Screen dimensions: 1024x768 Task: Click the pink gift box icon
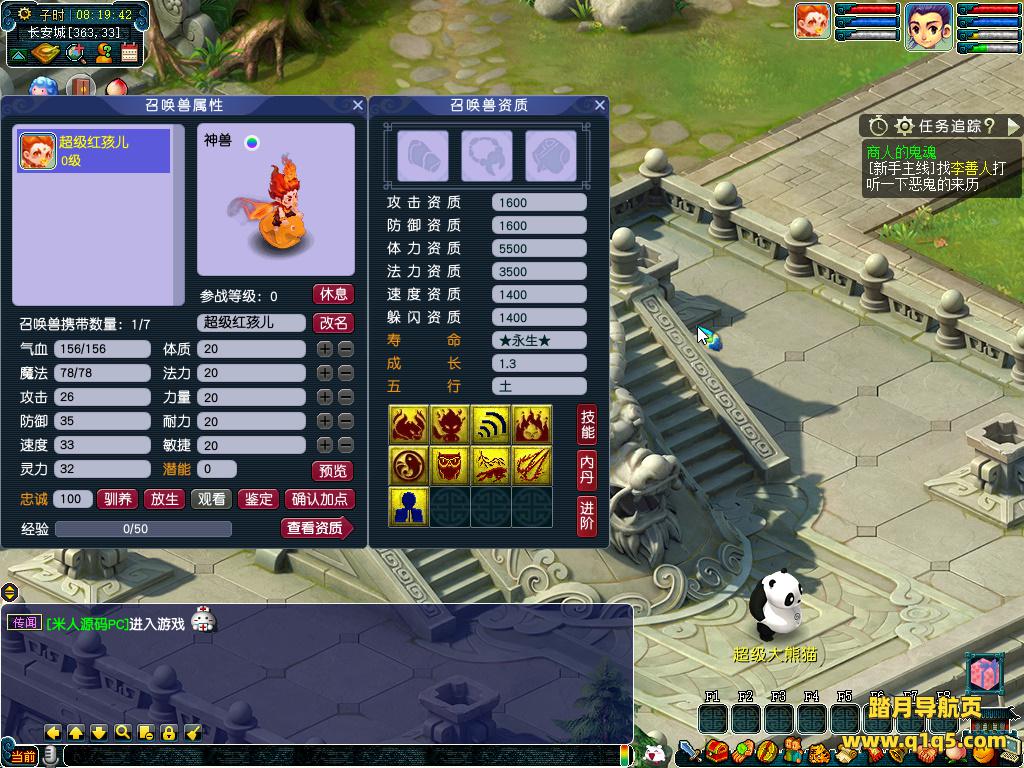pos(984,674)
